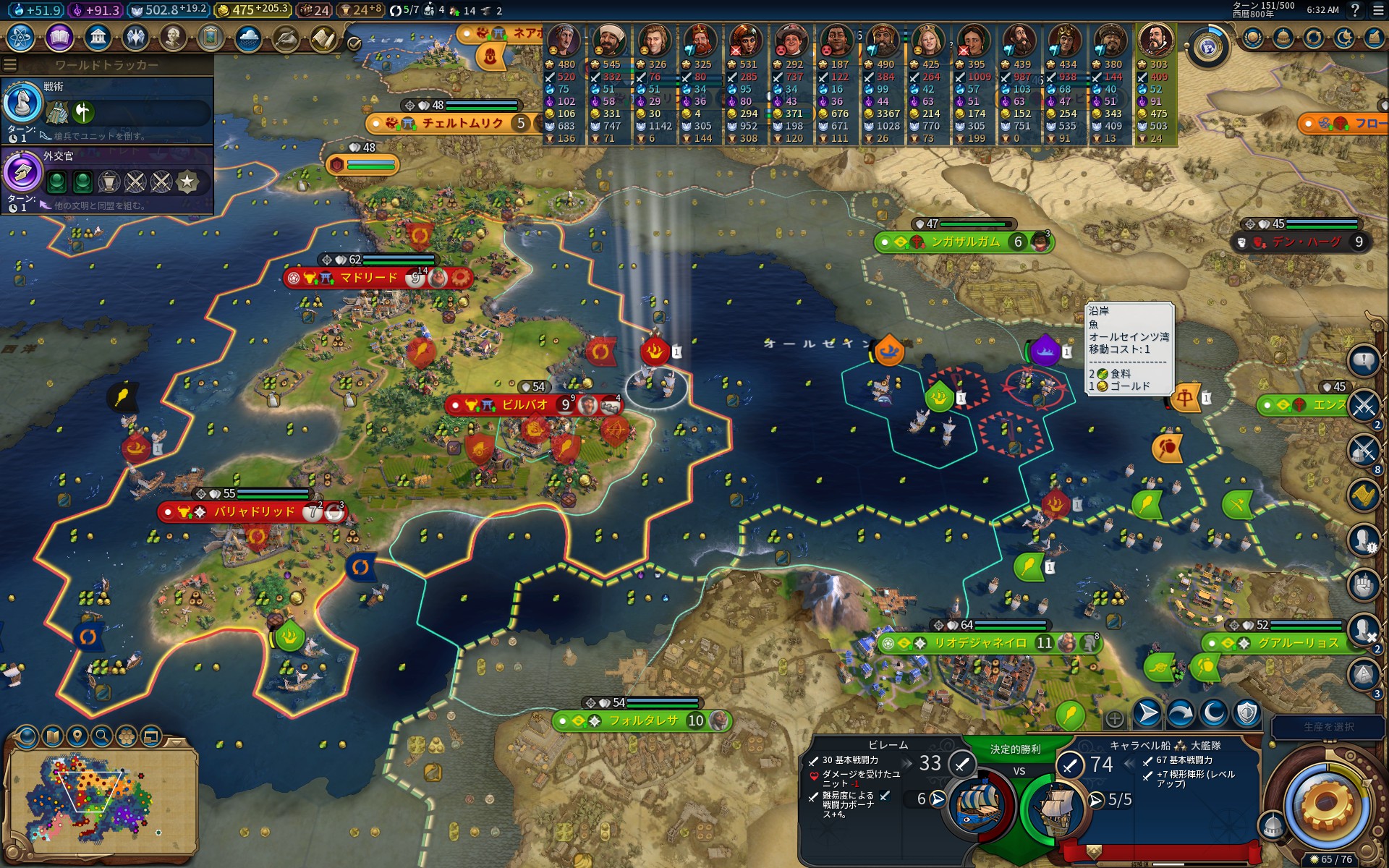Image resolution: width=1389 pixels, height=868 pixels.
Task: Open the main game menu button
Action: [1378, 10]
